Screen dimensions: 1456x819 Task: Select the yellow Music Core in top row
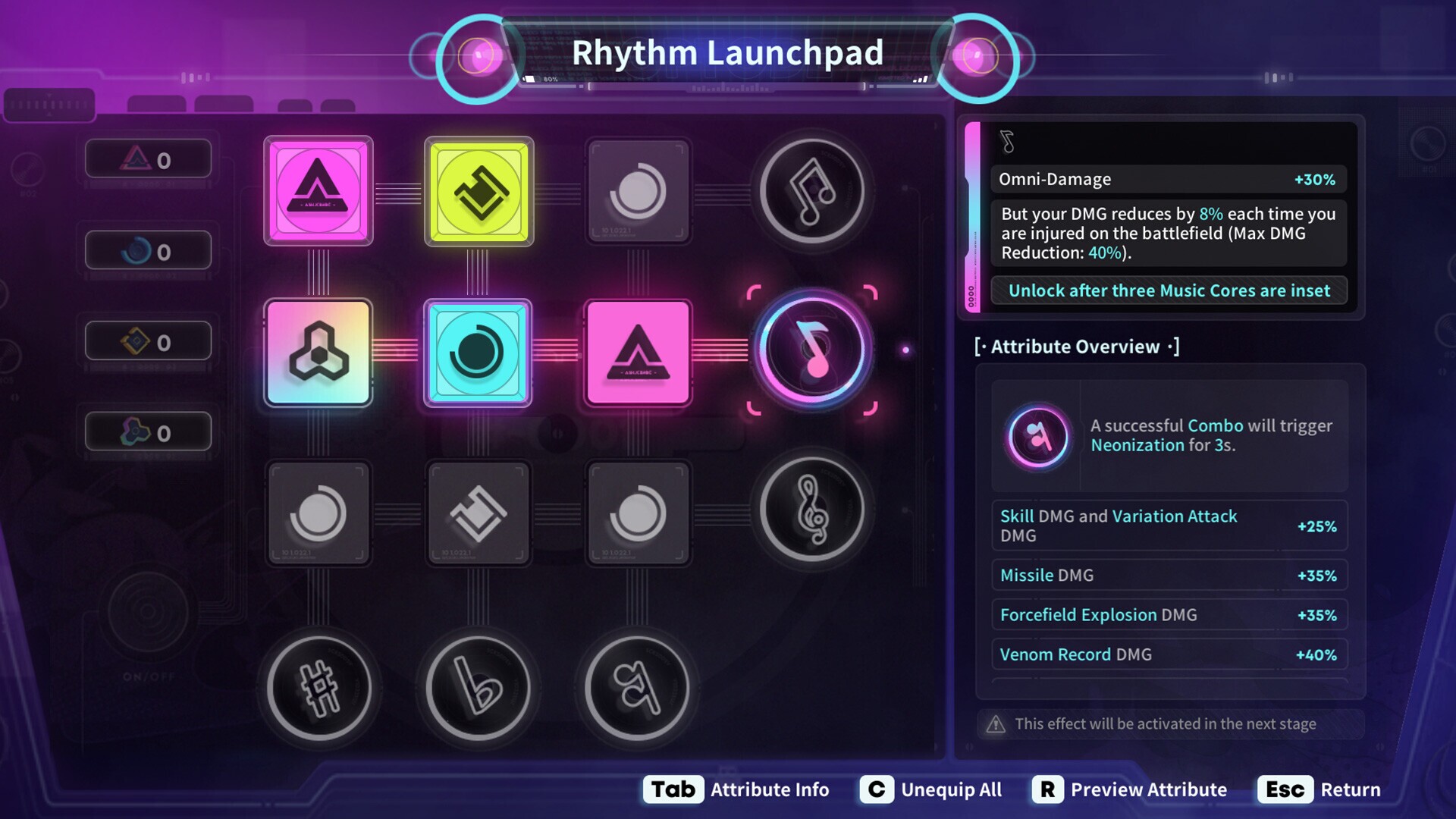478,190
